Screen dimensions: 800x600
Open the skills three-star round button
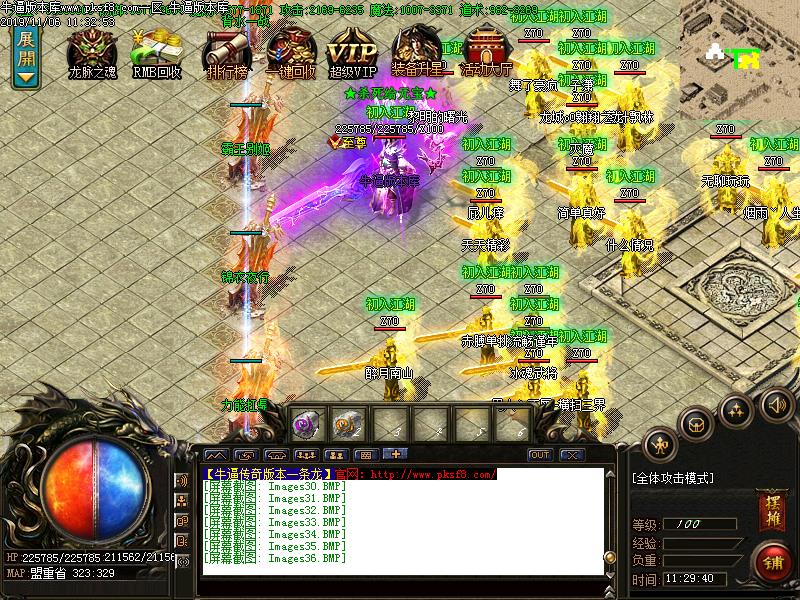[x=736, y=410]
